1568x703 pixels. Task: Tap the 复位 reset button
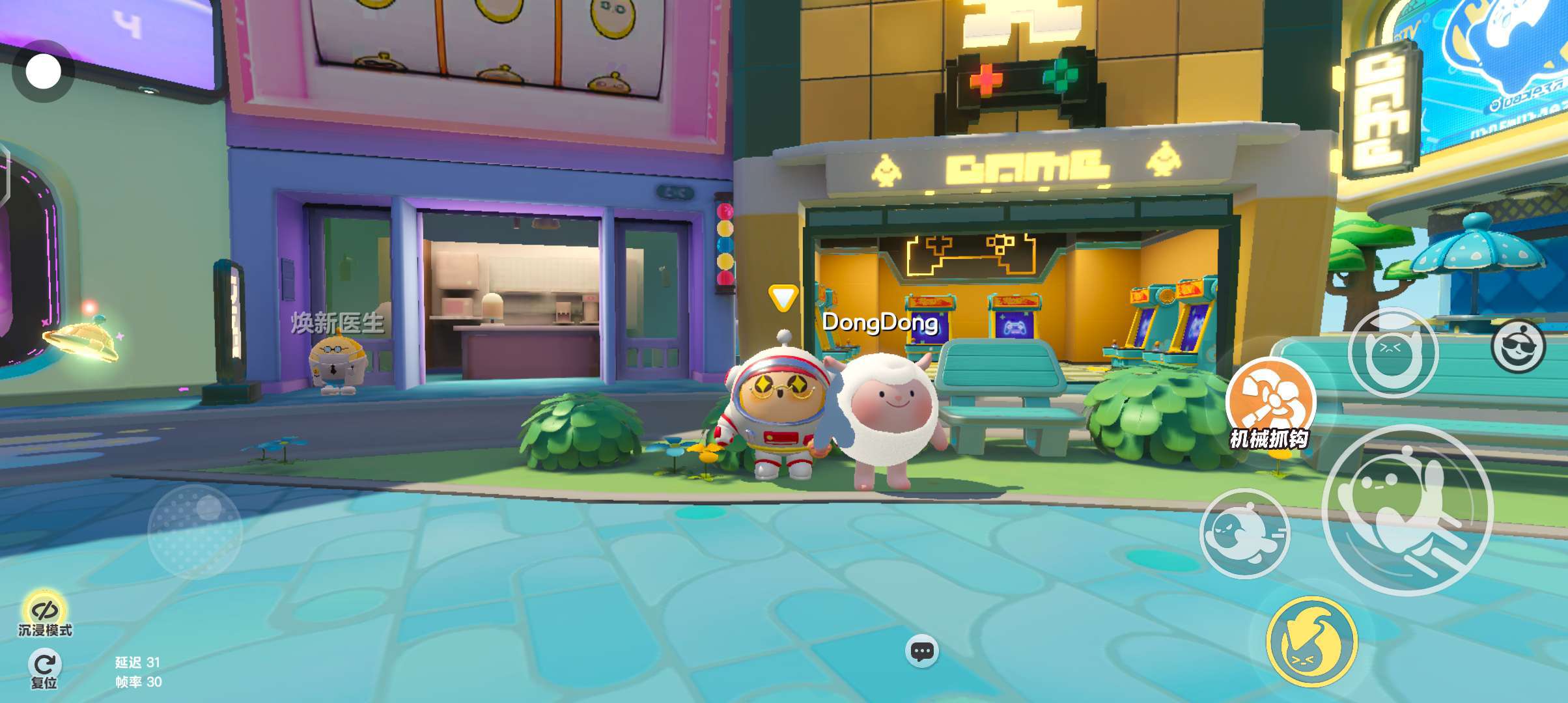pos(44,669)
